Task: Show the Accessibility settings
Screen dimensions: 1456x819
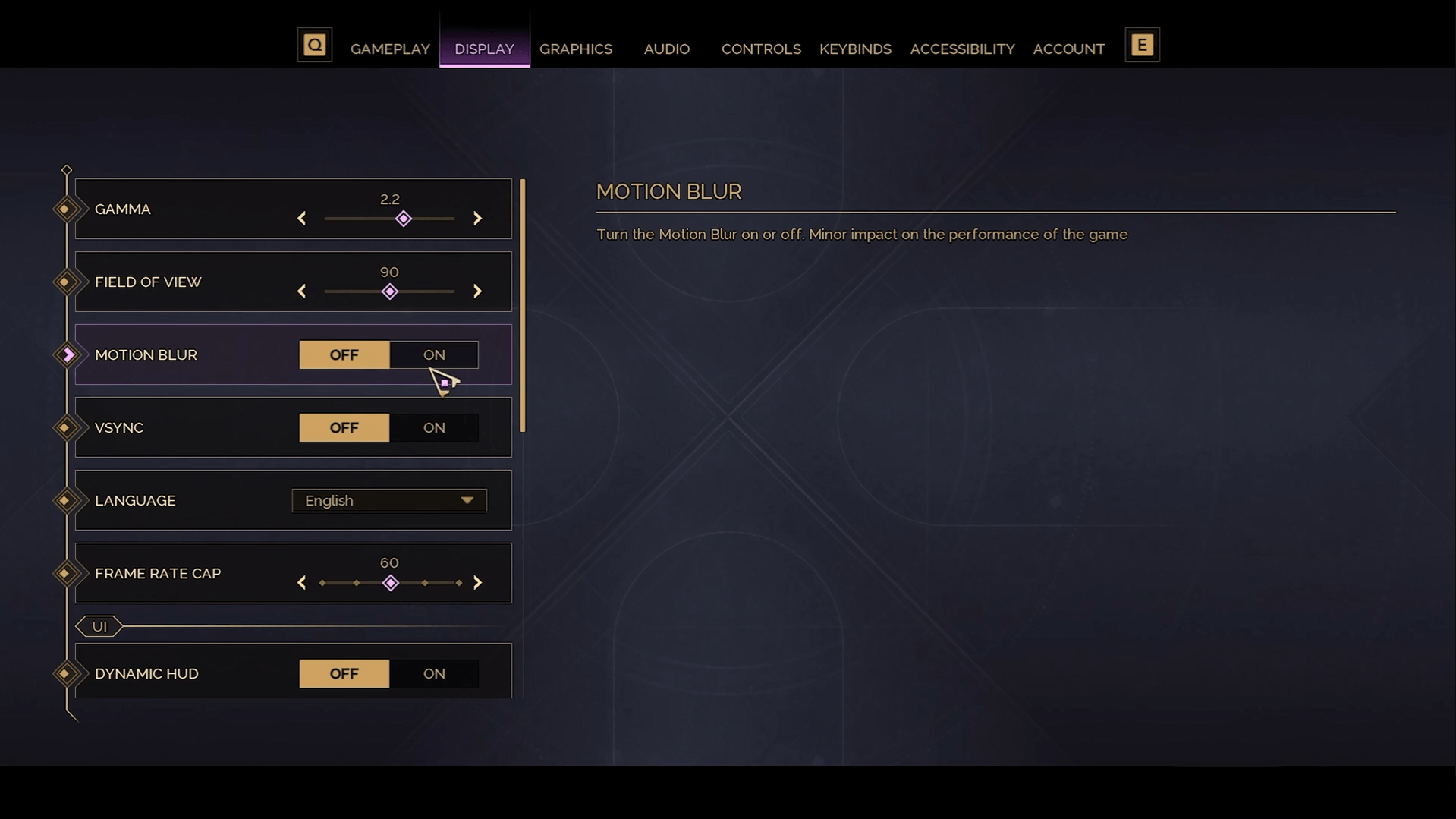Action: [x=962, y=49]
